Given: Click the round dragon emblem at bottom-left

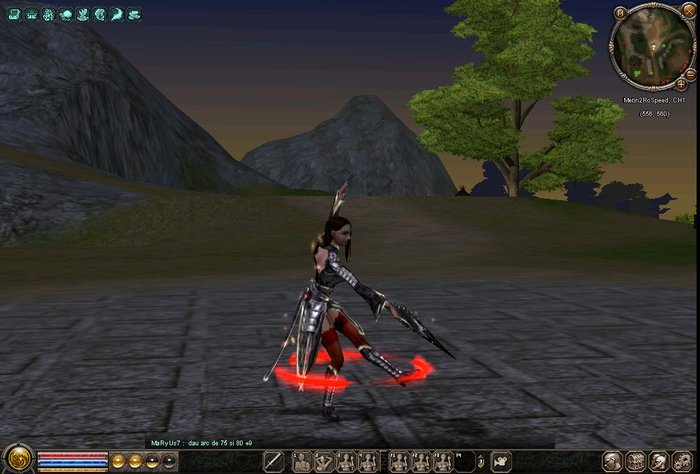Looking at the screenshot, I should 17,460.
